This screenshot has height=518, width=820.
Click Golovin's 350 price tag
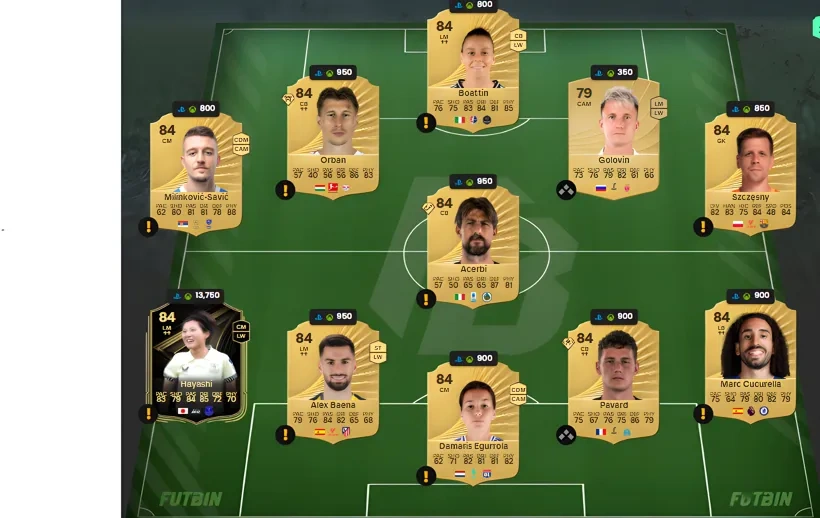click(614, 73)
